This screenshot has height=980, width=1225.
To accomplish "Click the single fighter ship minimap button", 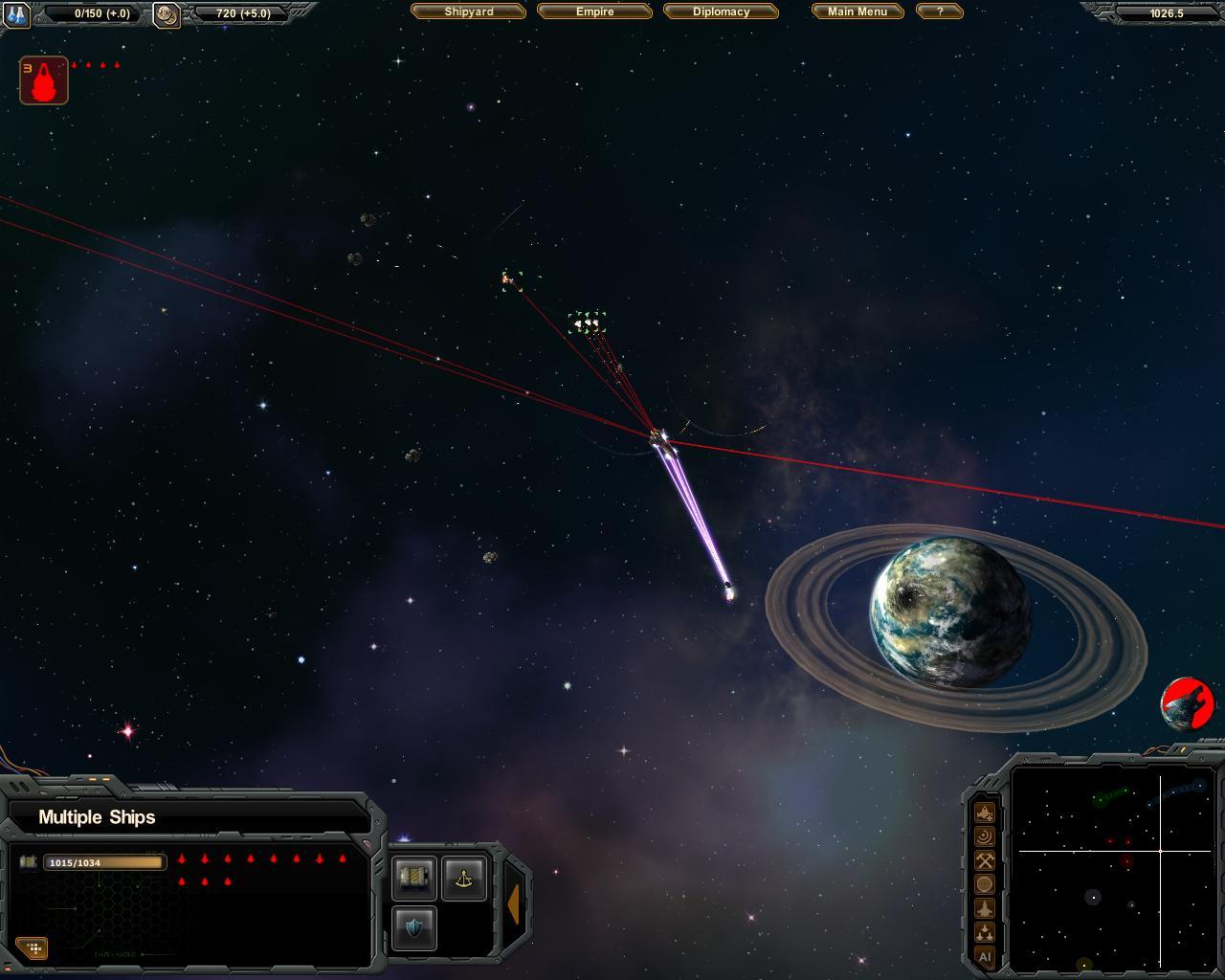I will [984, 908].
